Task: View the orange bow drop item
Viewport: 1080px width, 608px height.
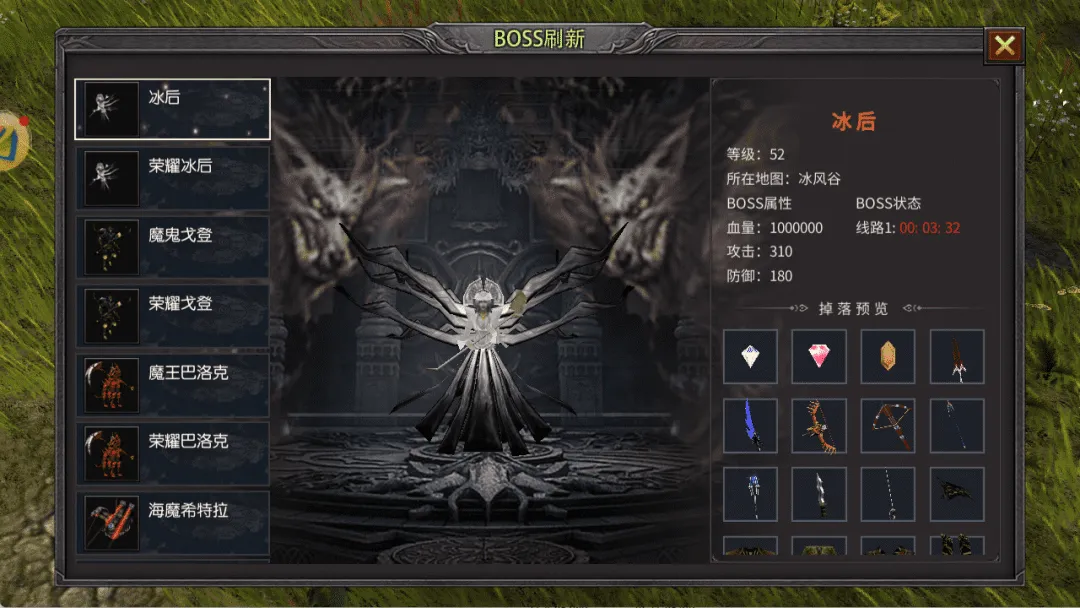Action: pyautogui.click(x=819, y=426)
